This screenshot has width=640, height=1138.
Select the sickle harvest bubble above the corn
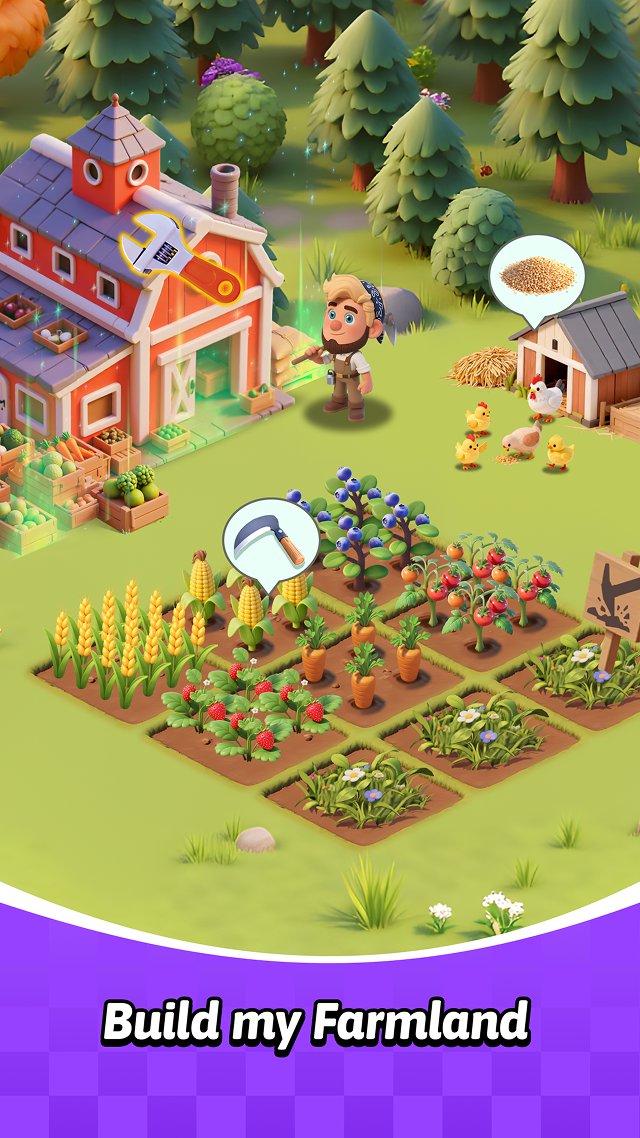click(x=270, y=540)
